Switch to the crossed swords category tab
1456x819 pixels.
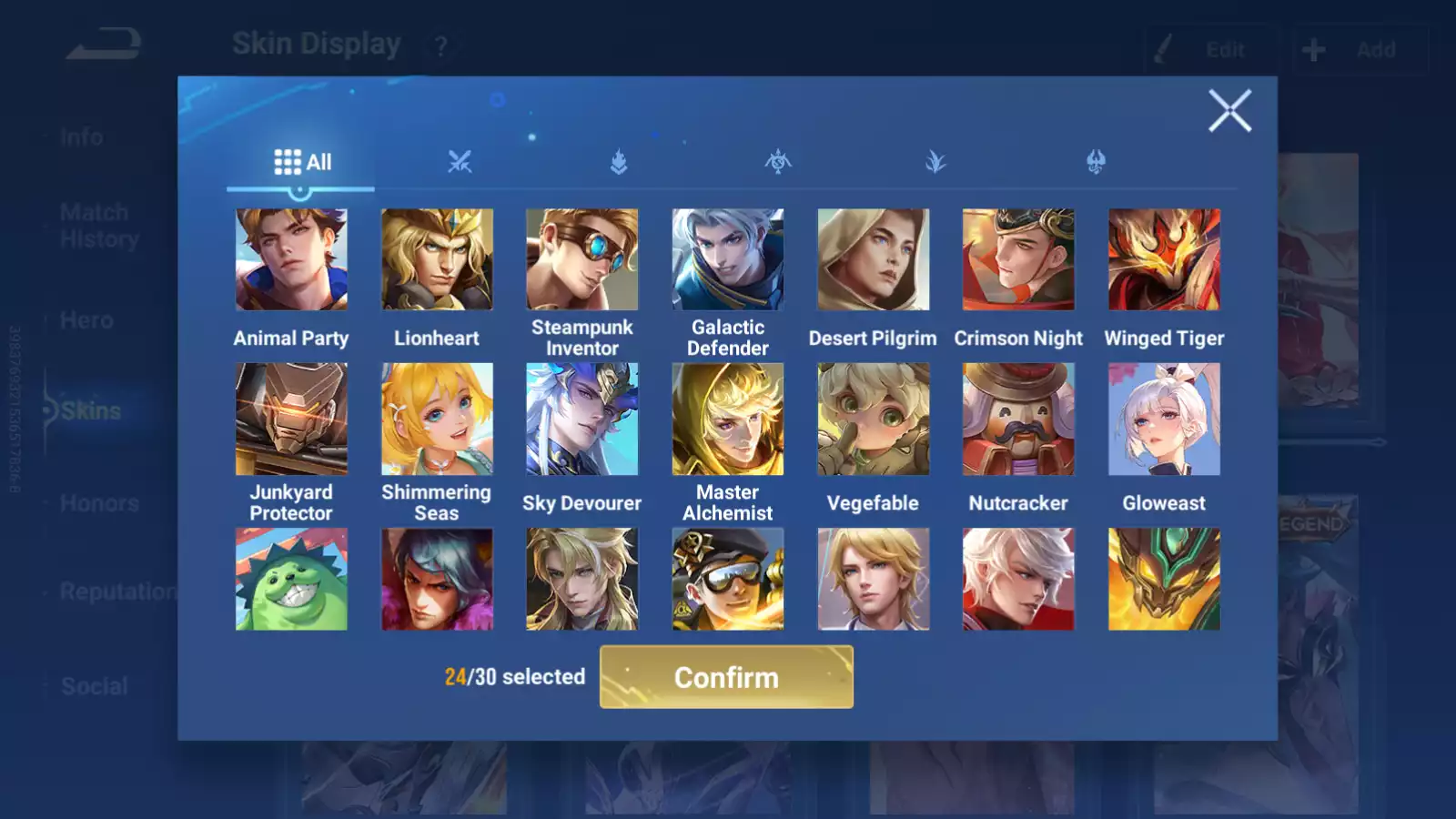460,163
